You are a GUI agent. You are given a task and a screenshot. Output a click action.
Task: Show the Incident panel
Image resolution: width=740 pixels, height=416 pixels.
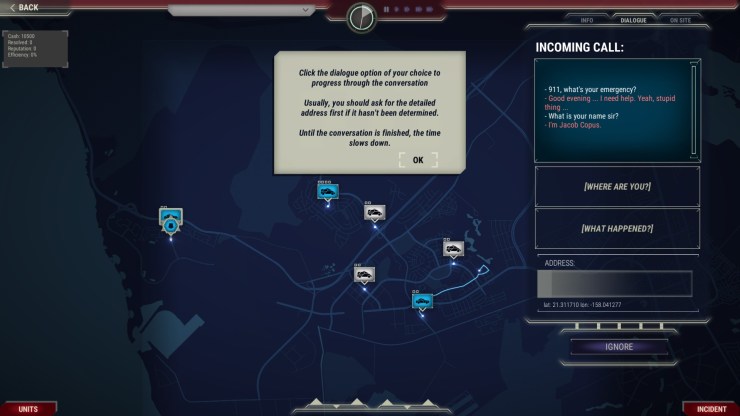[x=710, y=409]
